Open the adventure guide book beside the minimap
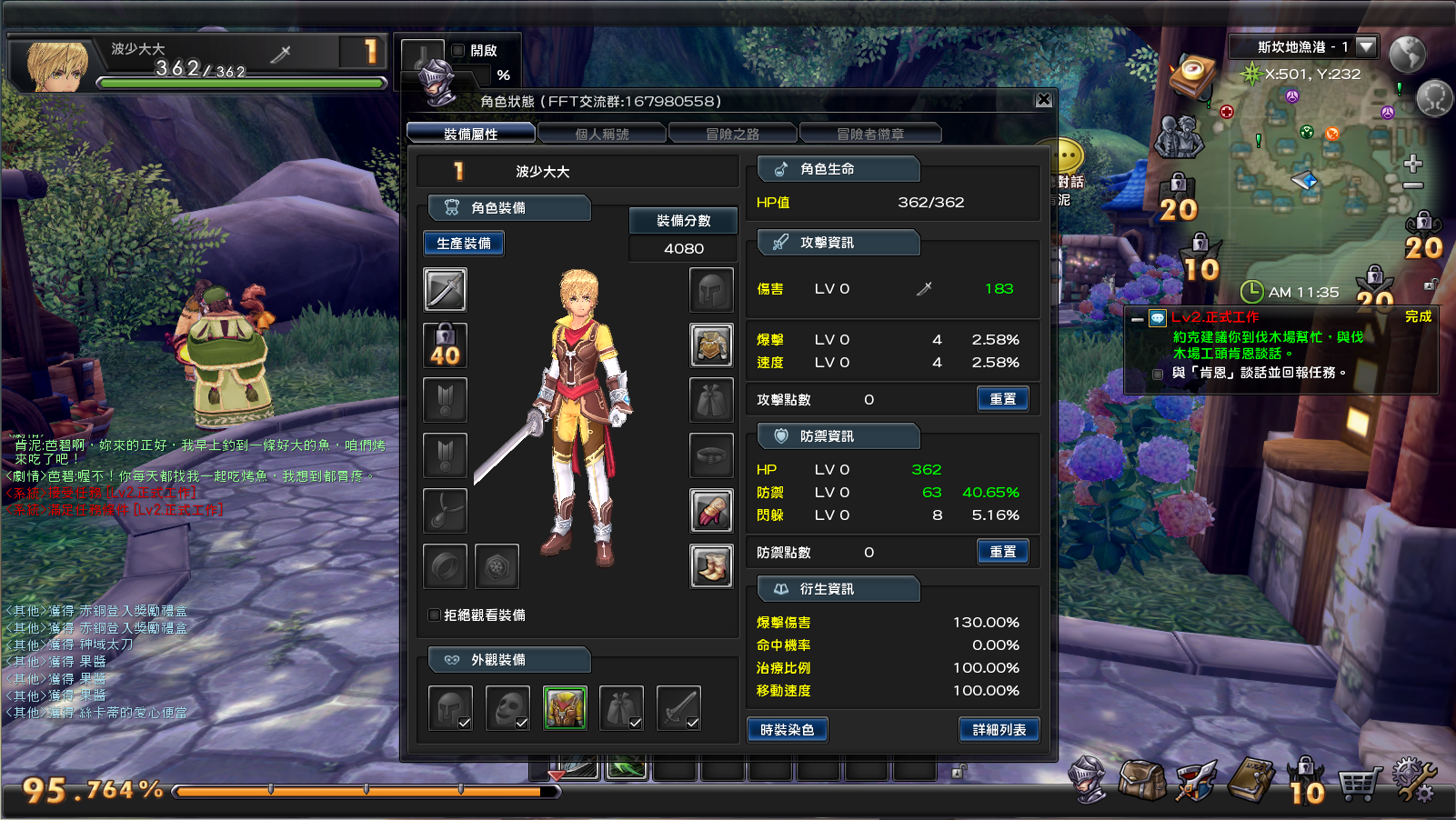The width and height of the screenshot is (1456, 820). click(1191, 75)
